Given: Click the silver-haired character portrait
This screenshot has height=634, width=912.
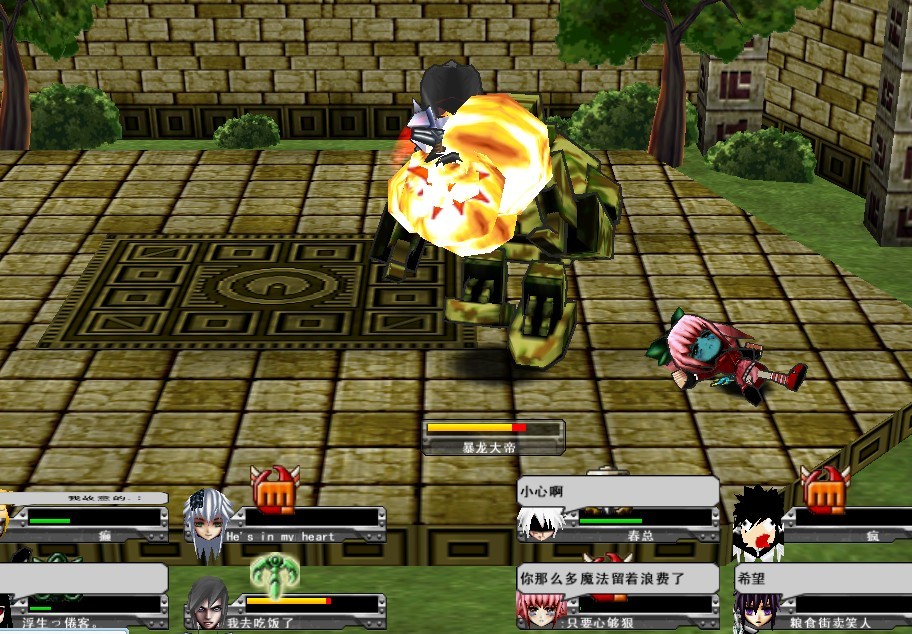Looking at the screenshot, I should [206, 520].
